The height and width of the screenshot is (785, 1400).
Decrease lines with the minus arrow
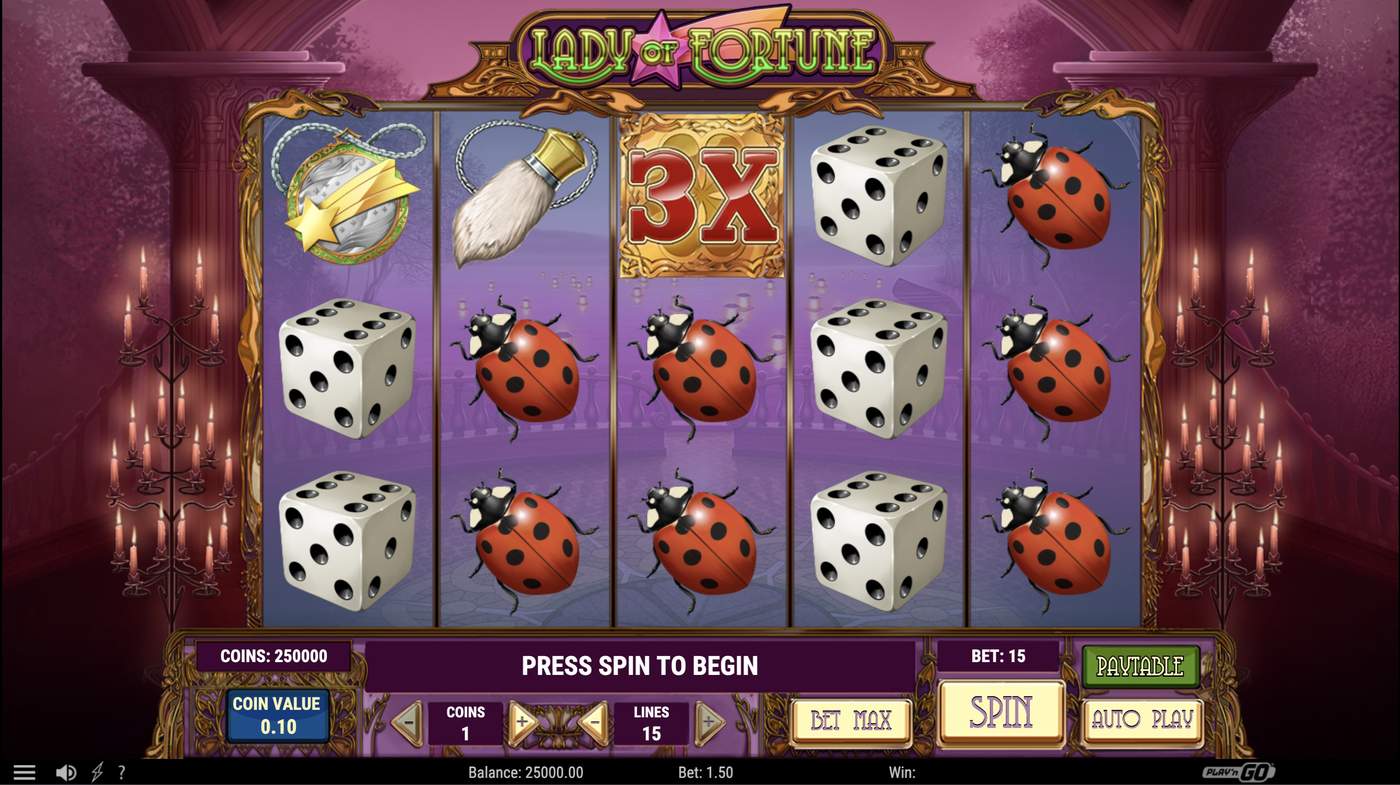click(x=594, y=720)
